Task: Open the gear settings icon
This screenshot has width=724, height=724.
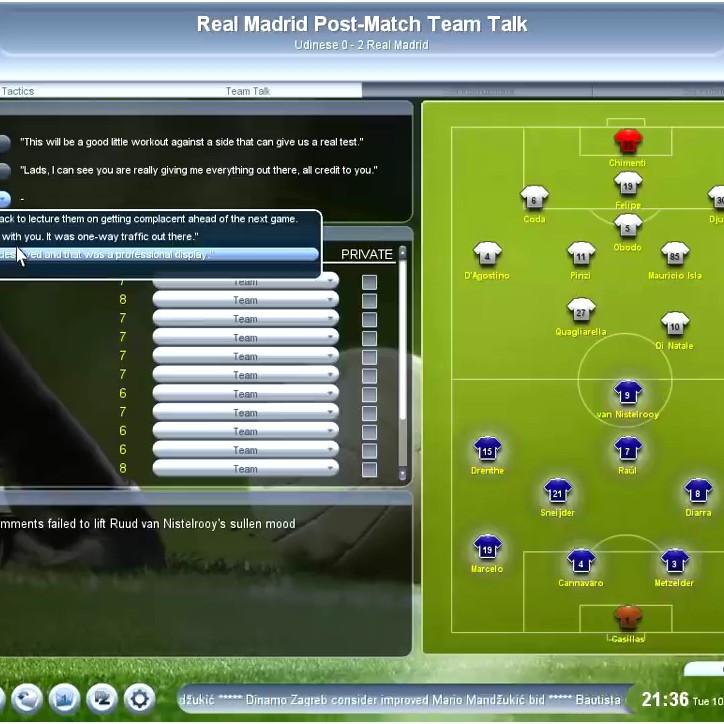Action: click(139, 699)
